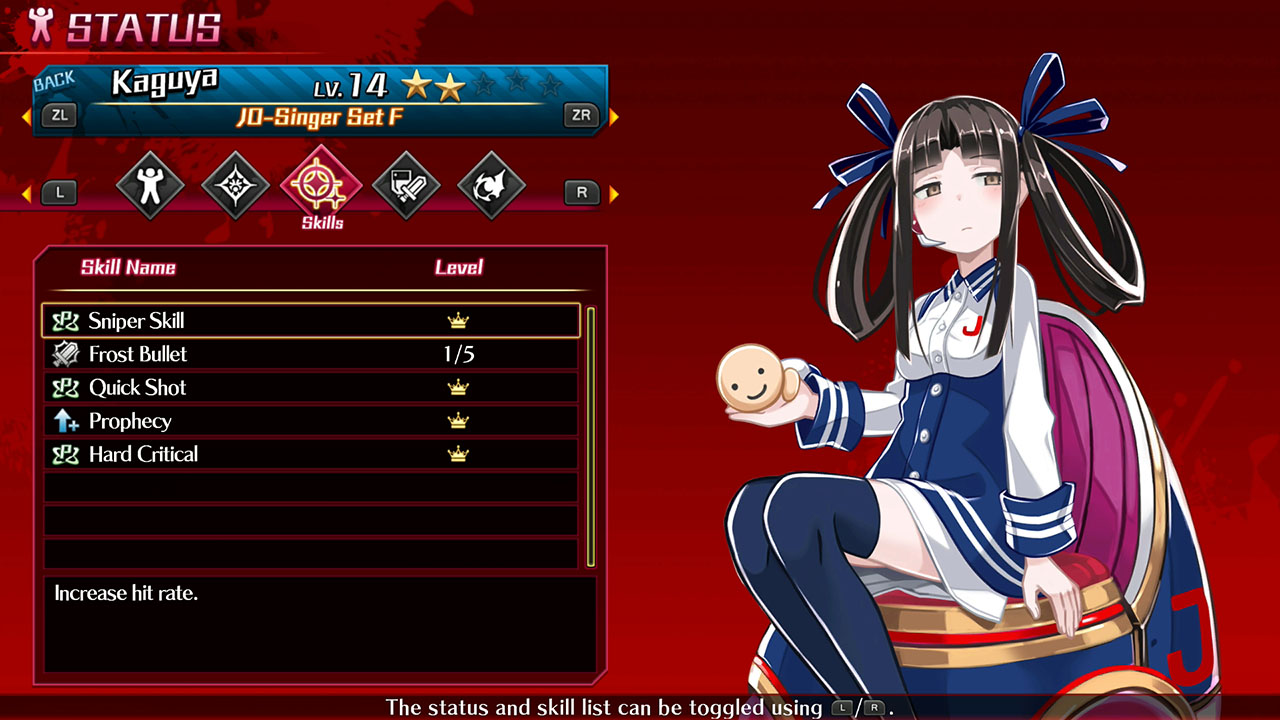Select the character stats diamond icon
The image size is (1280, 720).
(150, 185)
